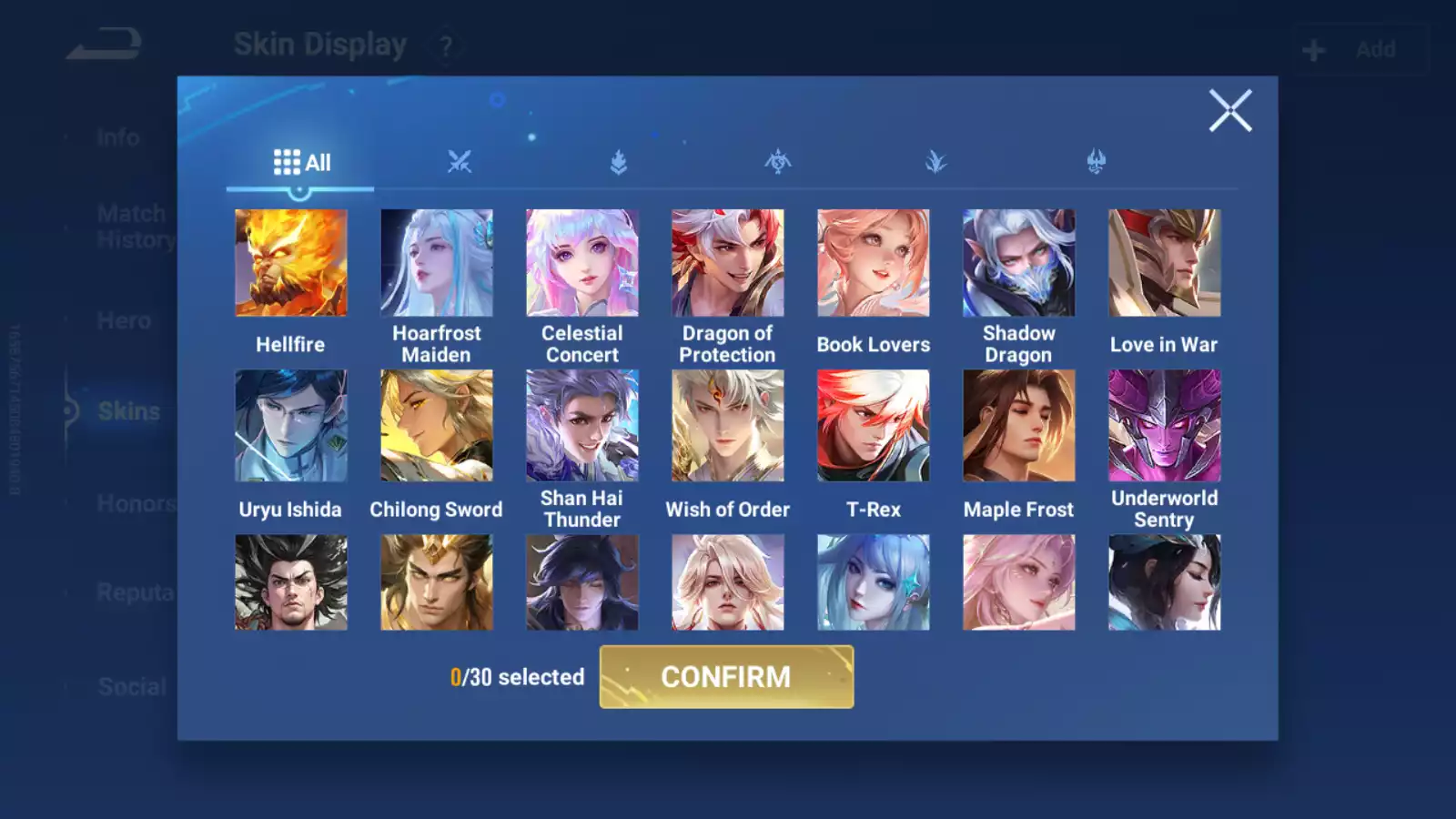Select the Support role filter icon

[937, 160]
